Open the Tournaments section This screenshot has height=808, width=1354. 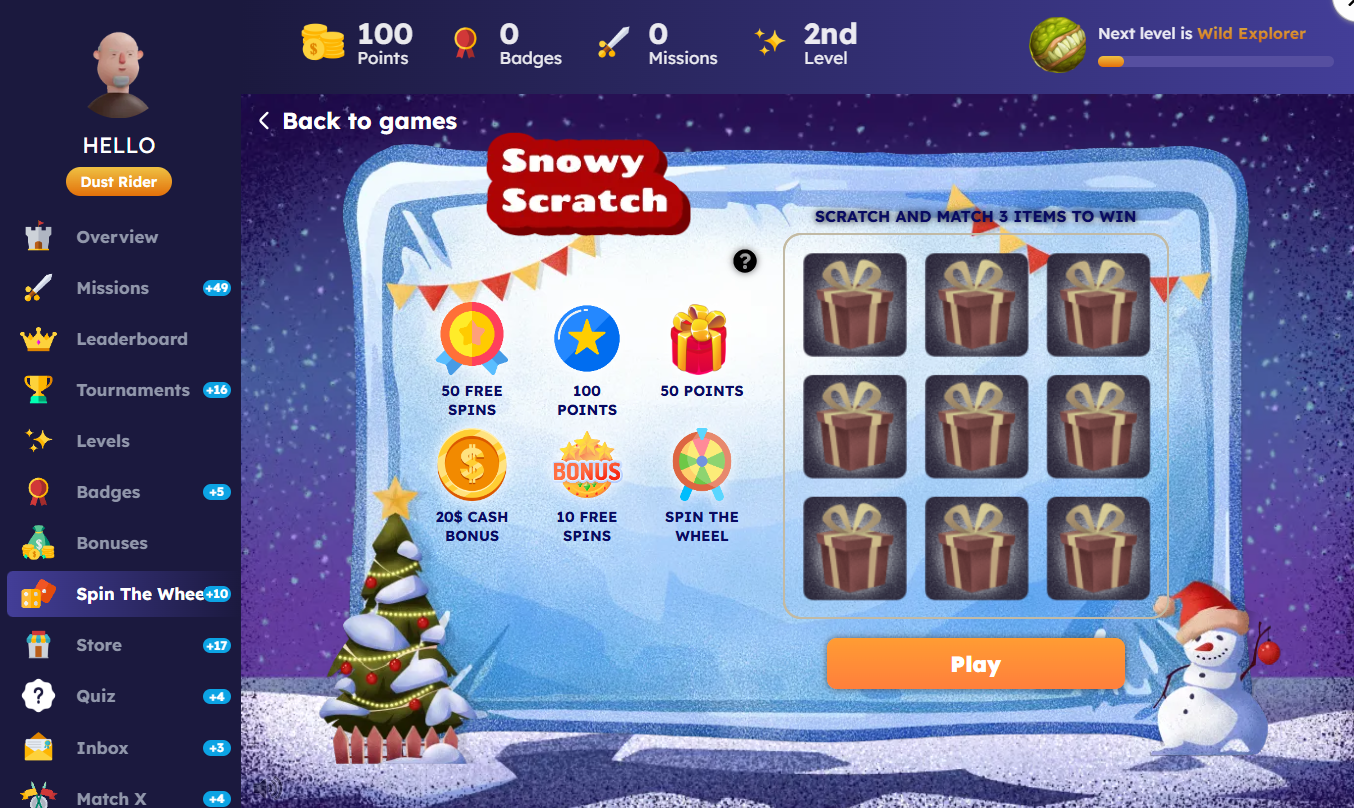[x=132, y=390]
